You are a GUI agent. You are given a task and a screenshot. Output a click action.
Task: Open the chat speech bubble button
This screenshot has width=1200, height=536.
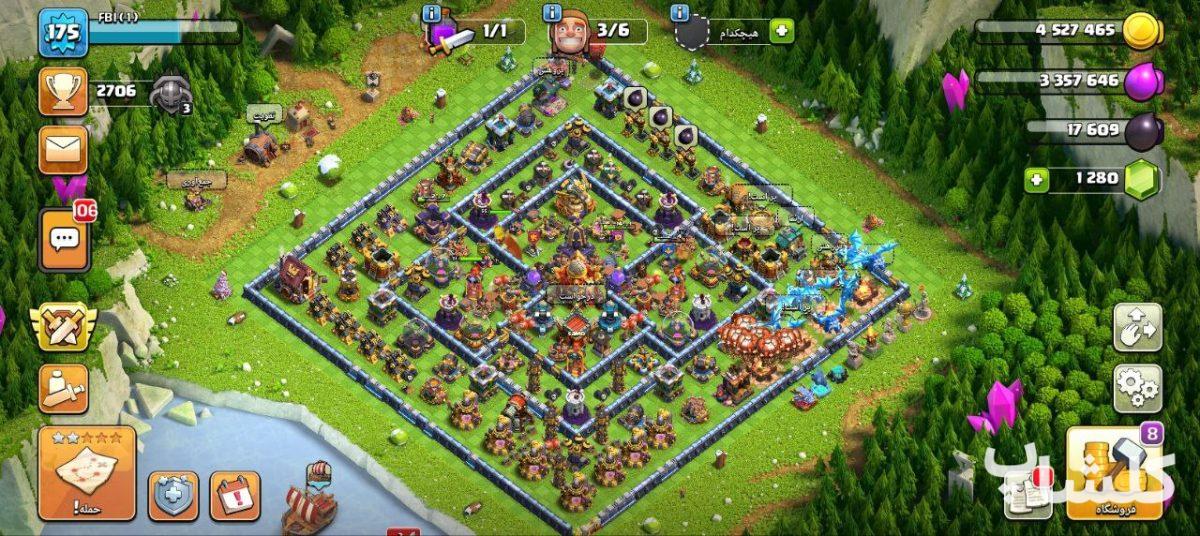[64, 240]
